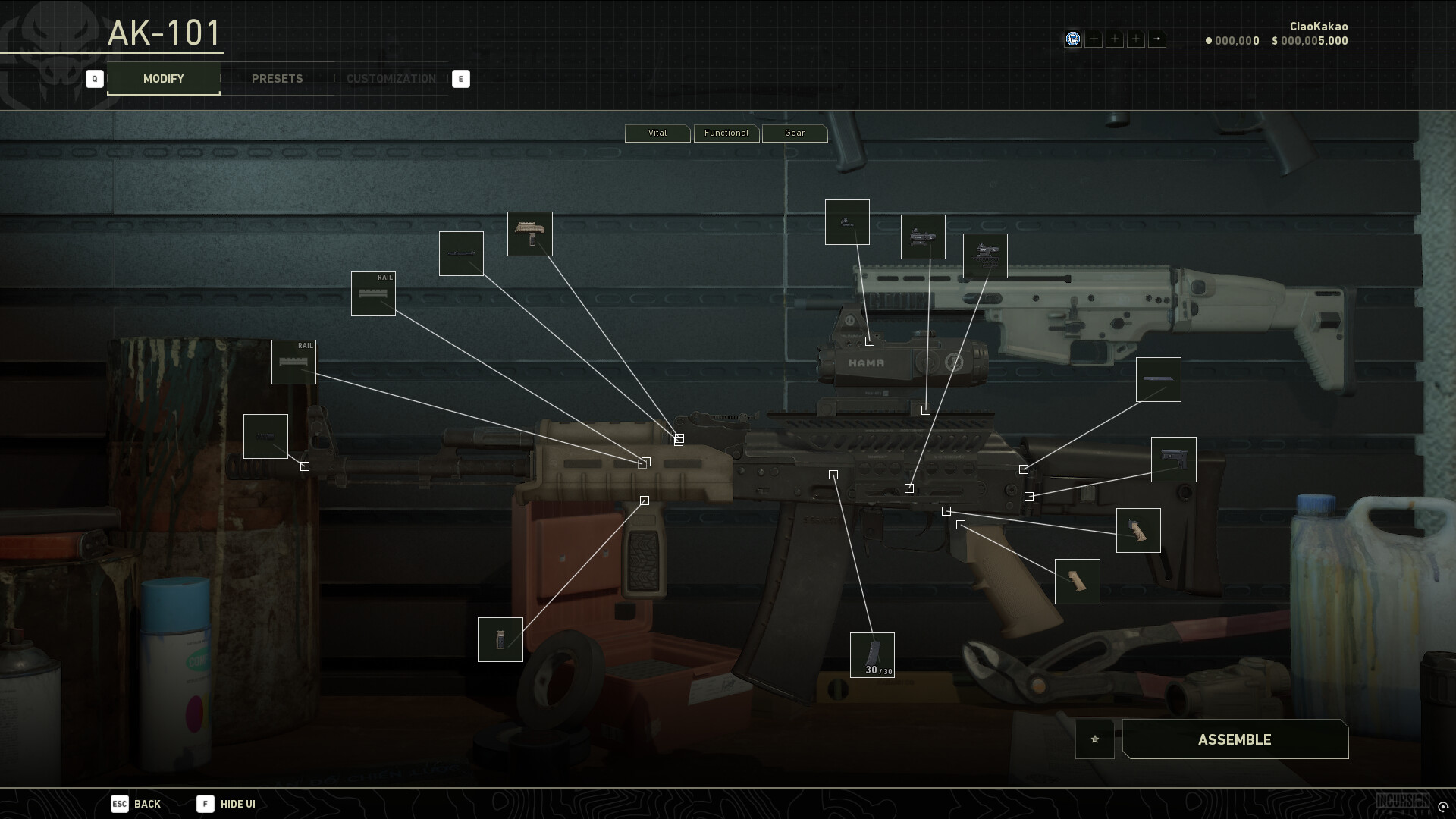Go back with the Back button
The width and height of the screenshot is (1456, 819).
[136, 804]
